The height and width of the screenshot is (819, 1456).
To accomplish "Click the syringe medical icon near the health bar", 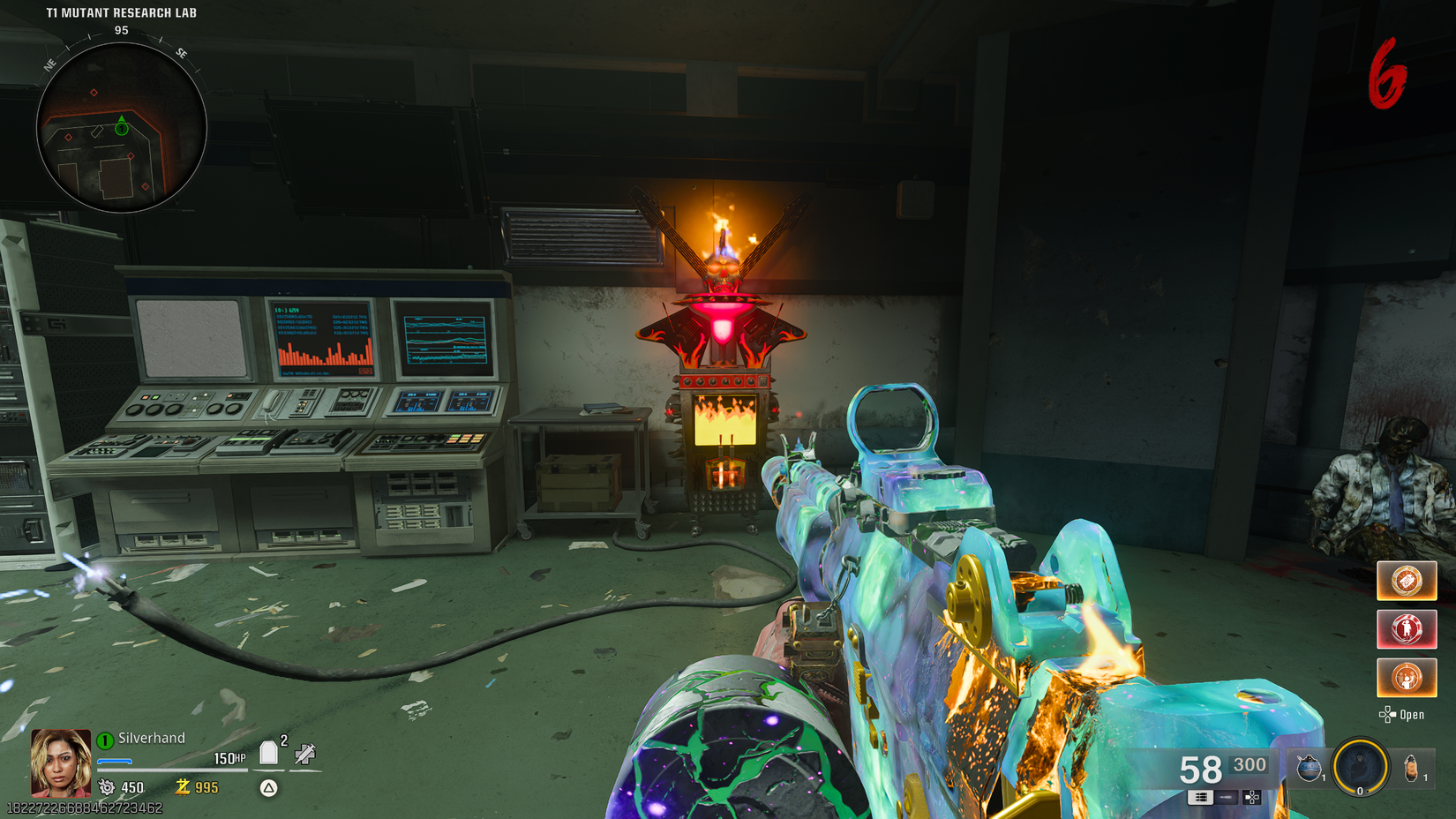I will 304,755.
